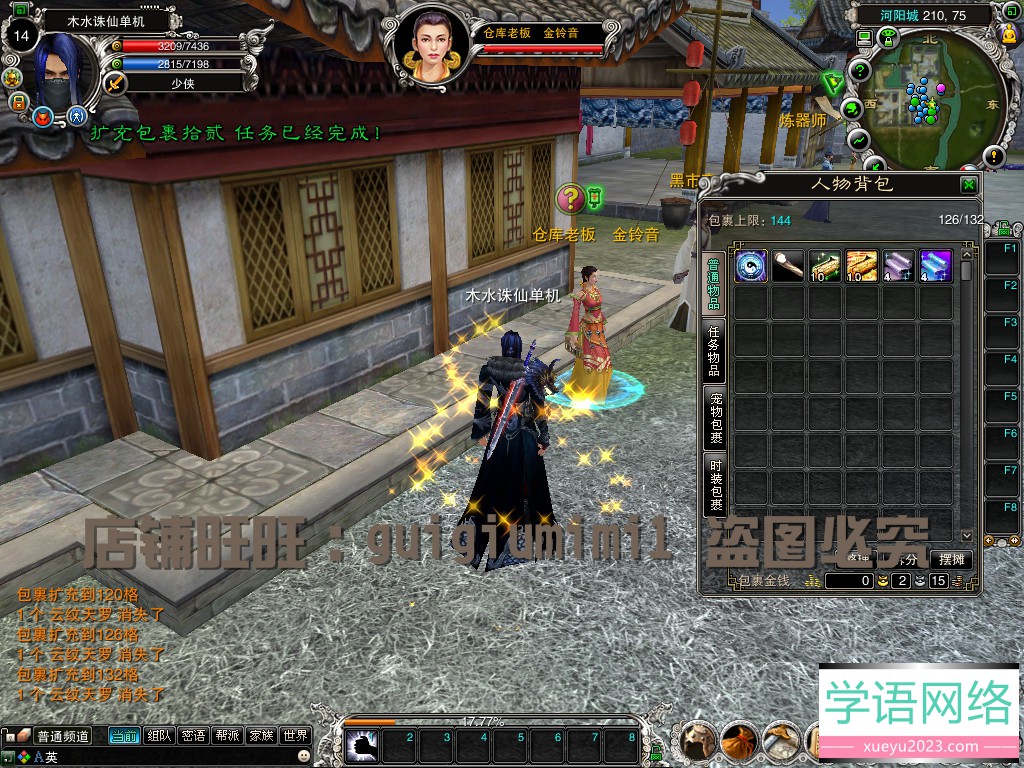Image resolution: width=1024 pixels, height=768 pixels.
Task: Switch chat to the 世界 channel
Action: click(295, 736)
